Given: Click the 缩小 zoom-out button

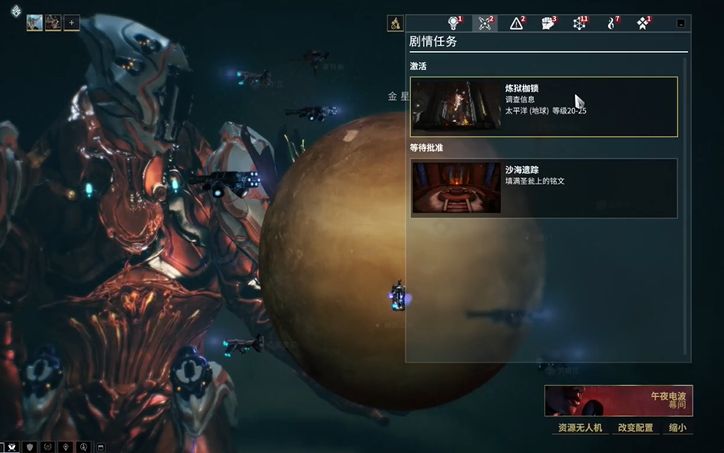Looking at the screenshot, I should pyautogui.click(x=678, y=428).
